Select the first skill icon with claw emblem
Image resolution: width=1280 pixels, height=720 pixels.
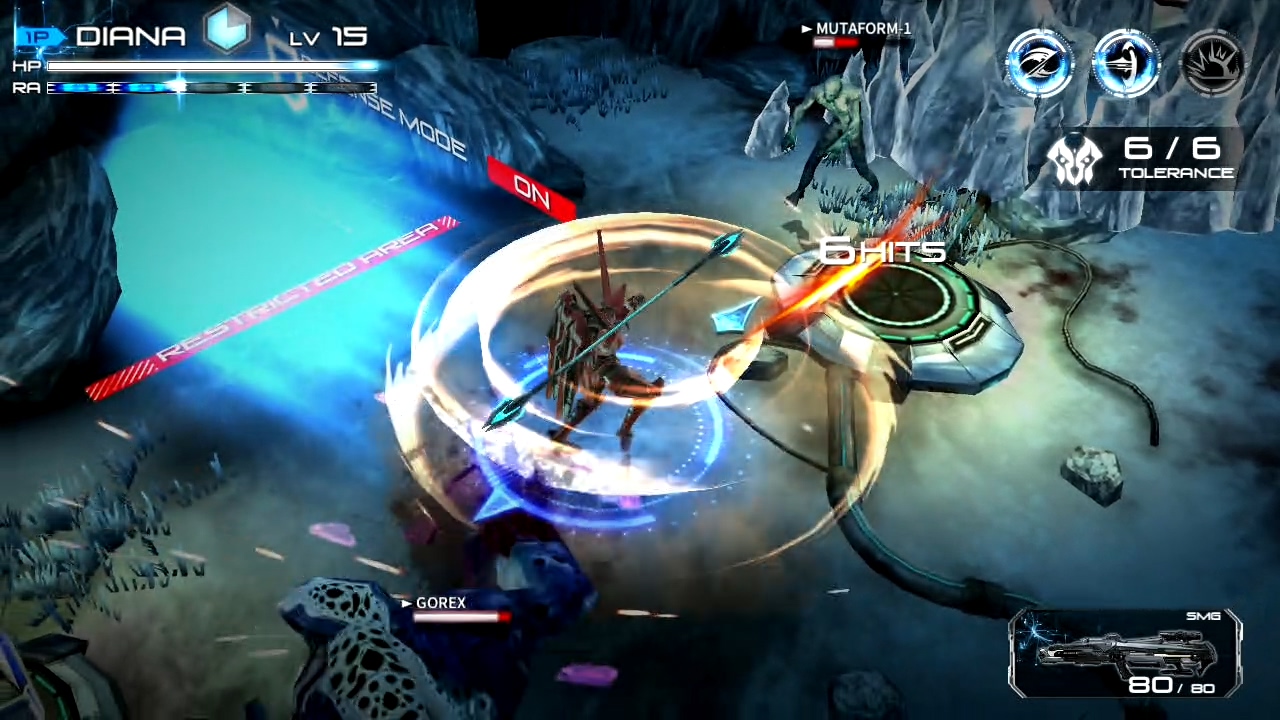(1040, 62)
